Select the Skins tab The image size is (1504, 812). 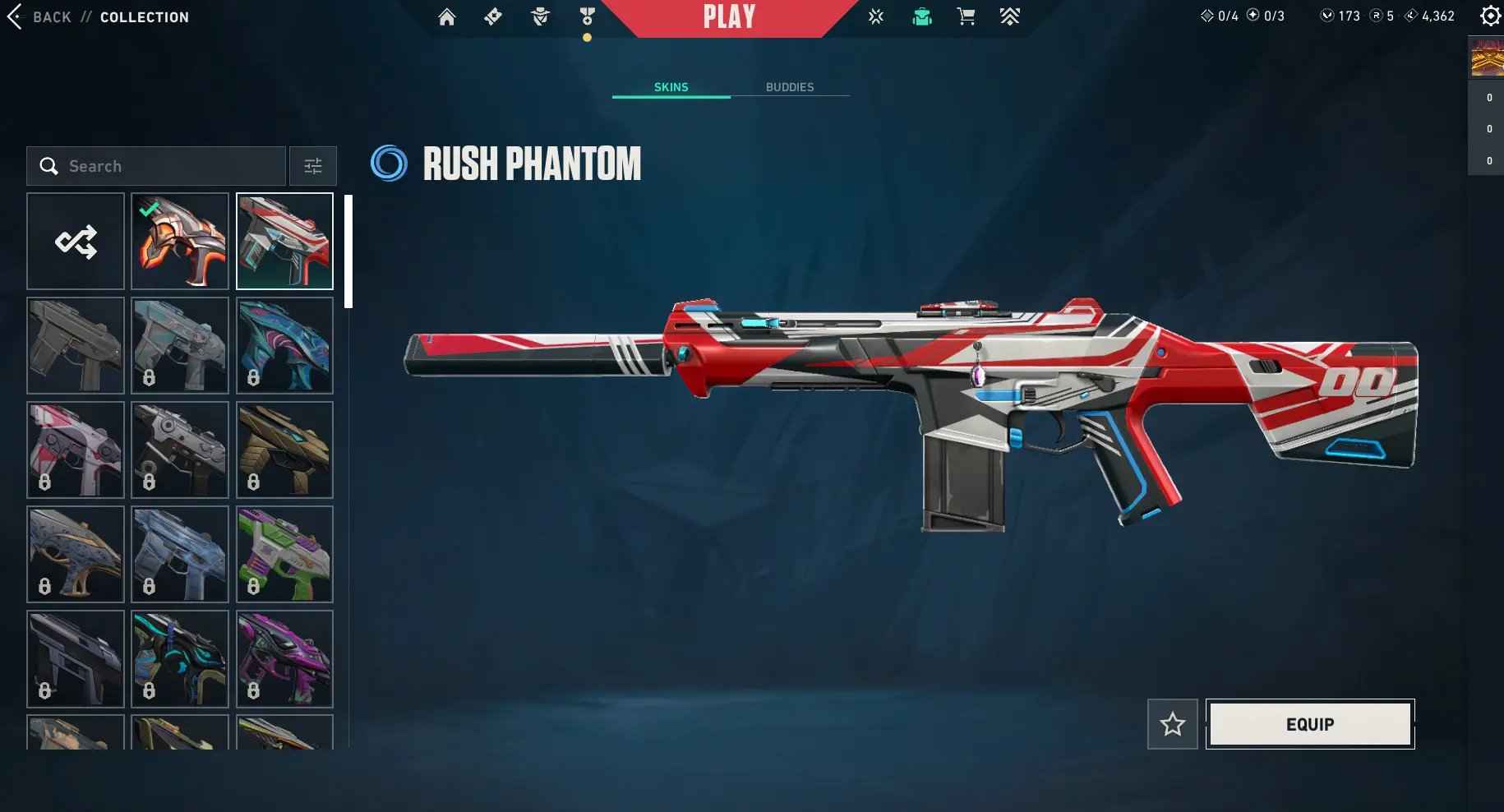671,87
